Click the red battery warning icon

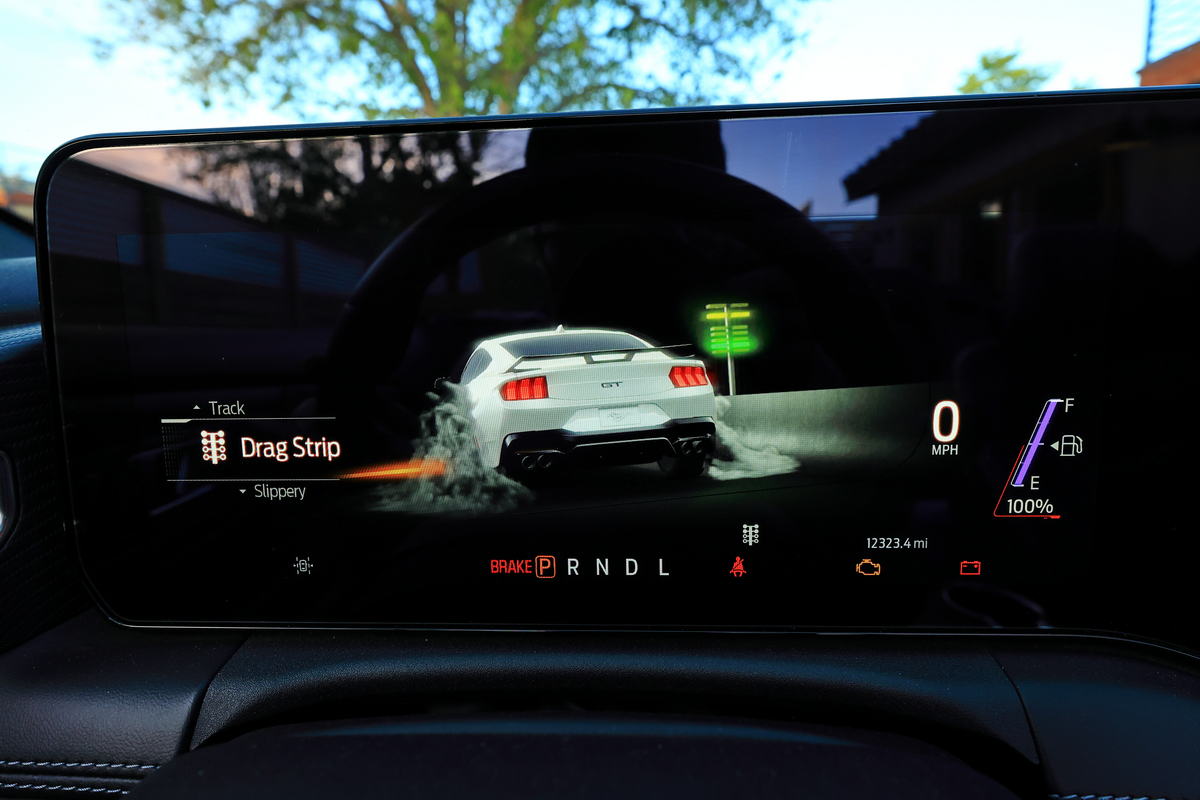pos(970,568)
